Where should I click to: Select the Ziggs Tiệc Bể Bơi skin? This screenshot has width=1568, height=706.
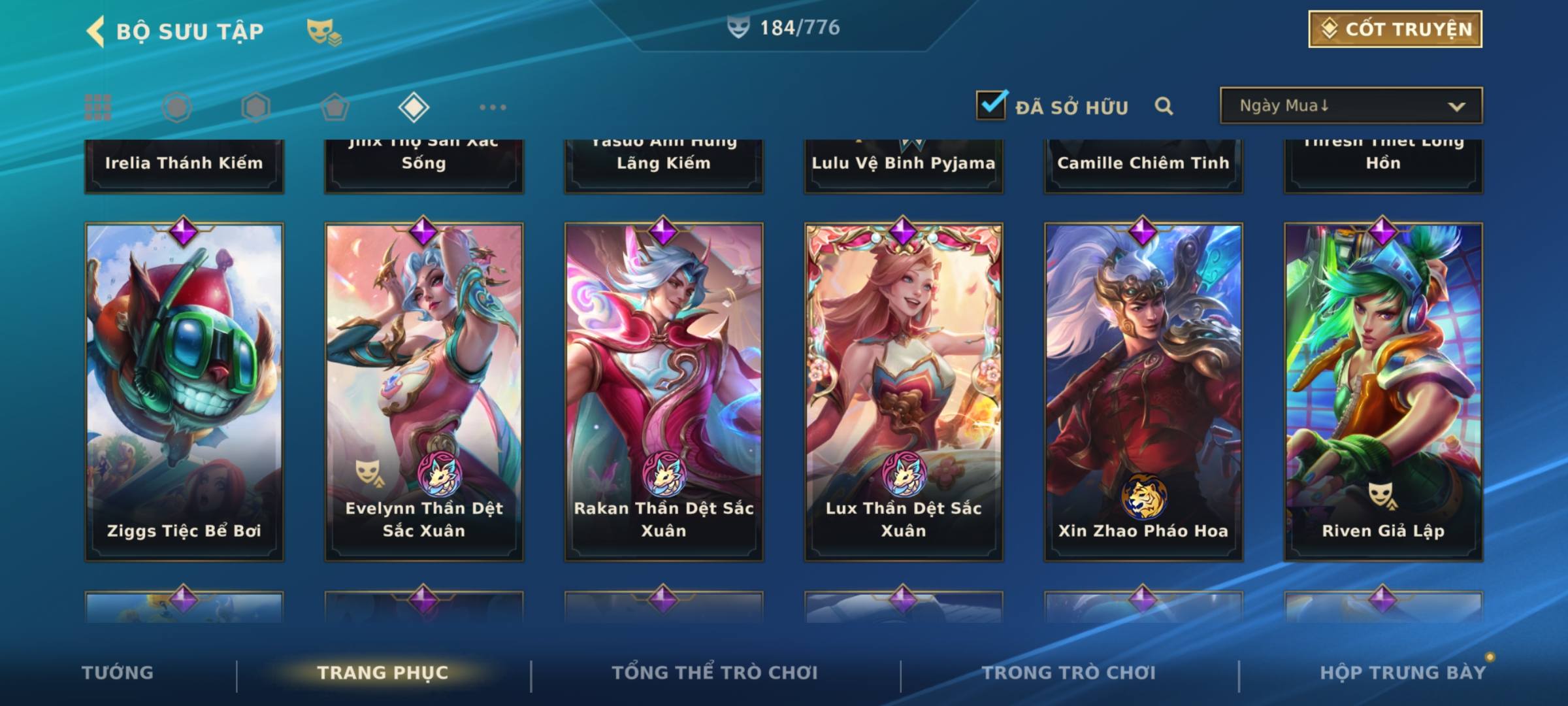(184, 392)
